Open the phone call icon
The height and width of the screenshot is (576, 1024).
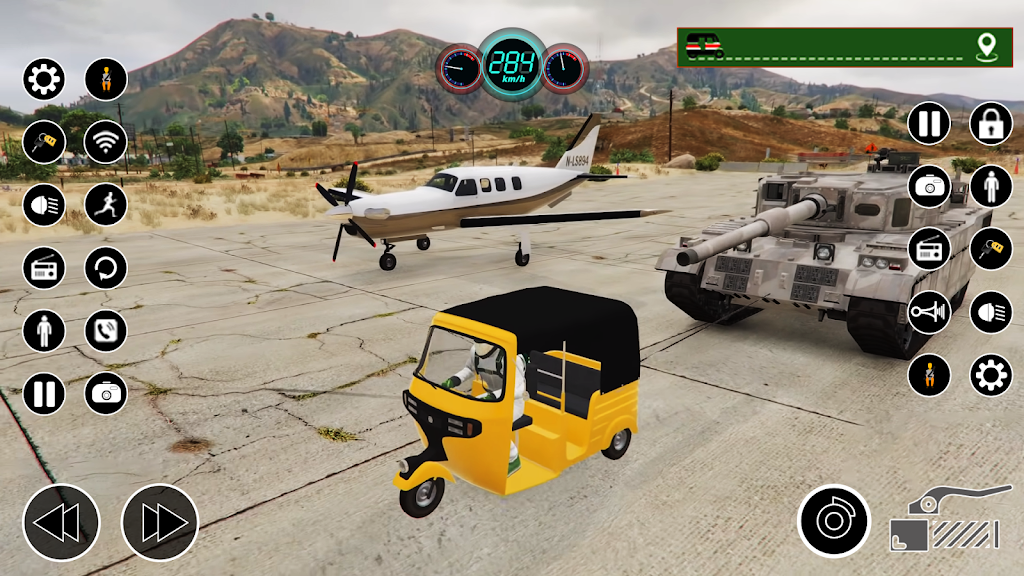point(106,331)
